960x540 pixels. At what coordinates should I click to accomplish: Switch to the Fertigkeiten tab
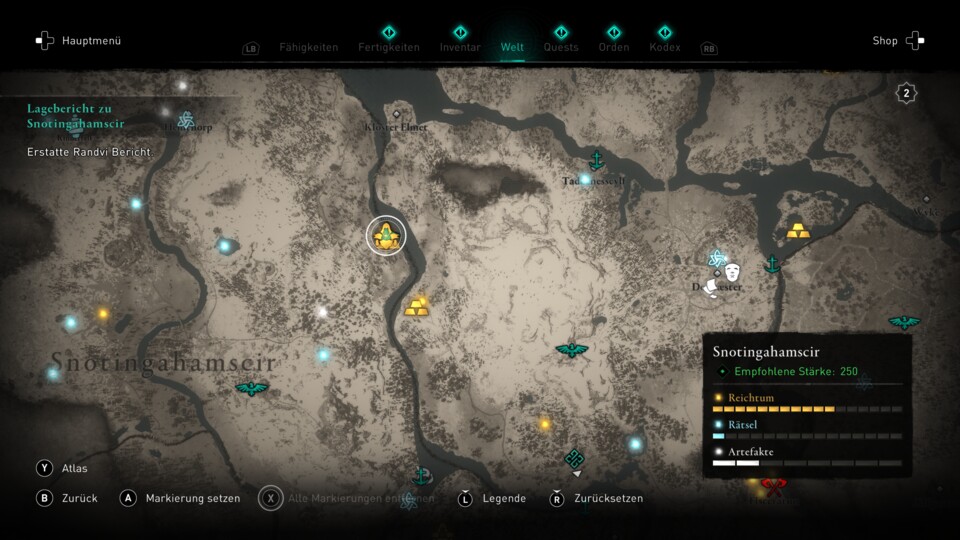(x=389, y=47)
